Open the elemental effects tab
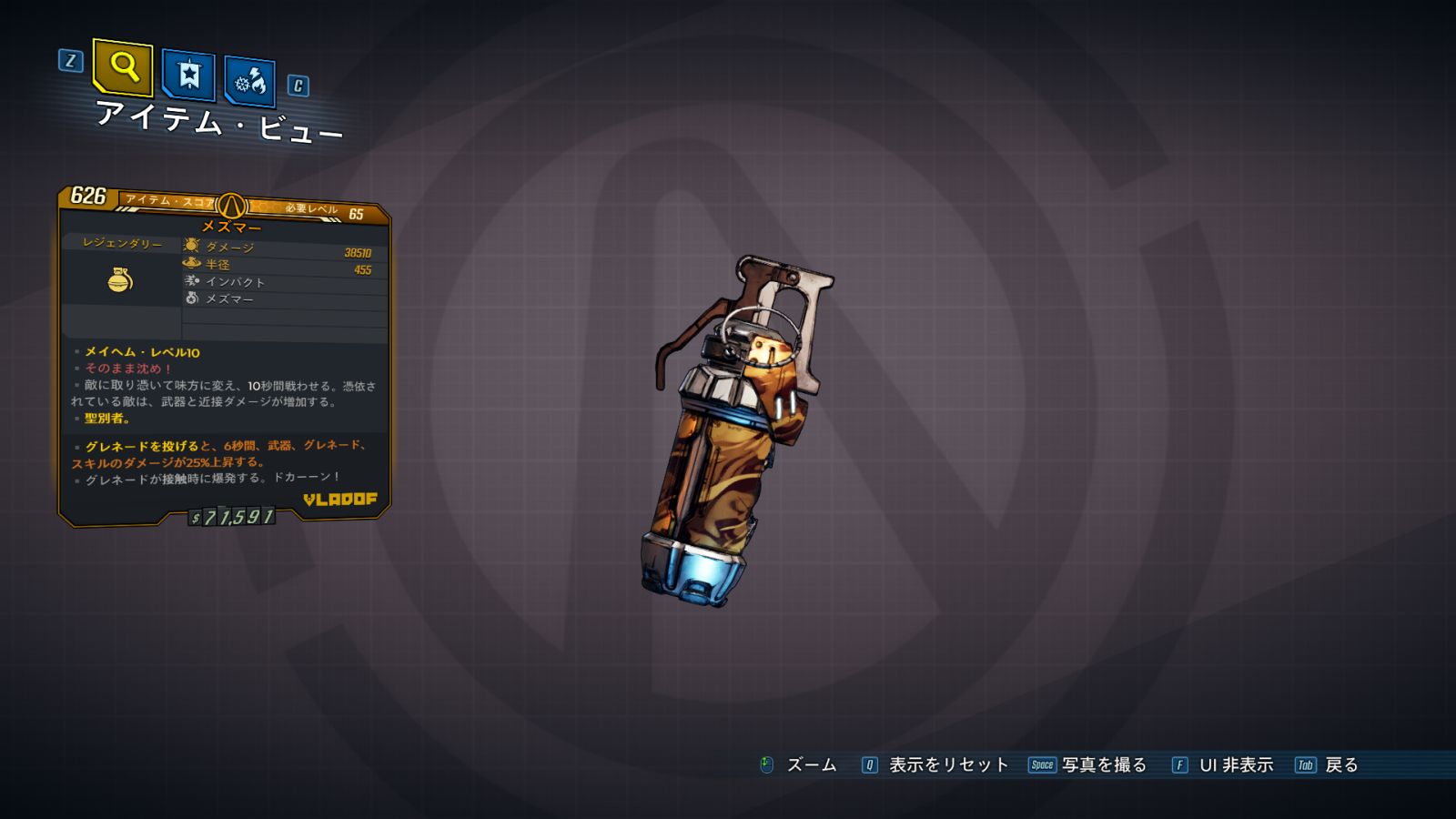Image resolution: width=1456 pixels, height=819 pixels. (x=249, y=82)
